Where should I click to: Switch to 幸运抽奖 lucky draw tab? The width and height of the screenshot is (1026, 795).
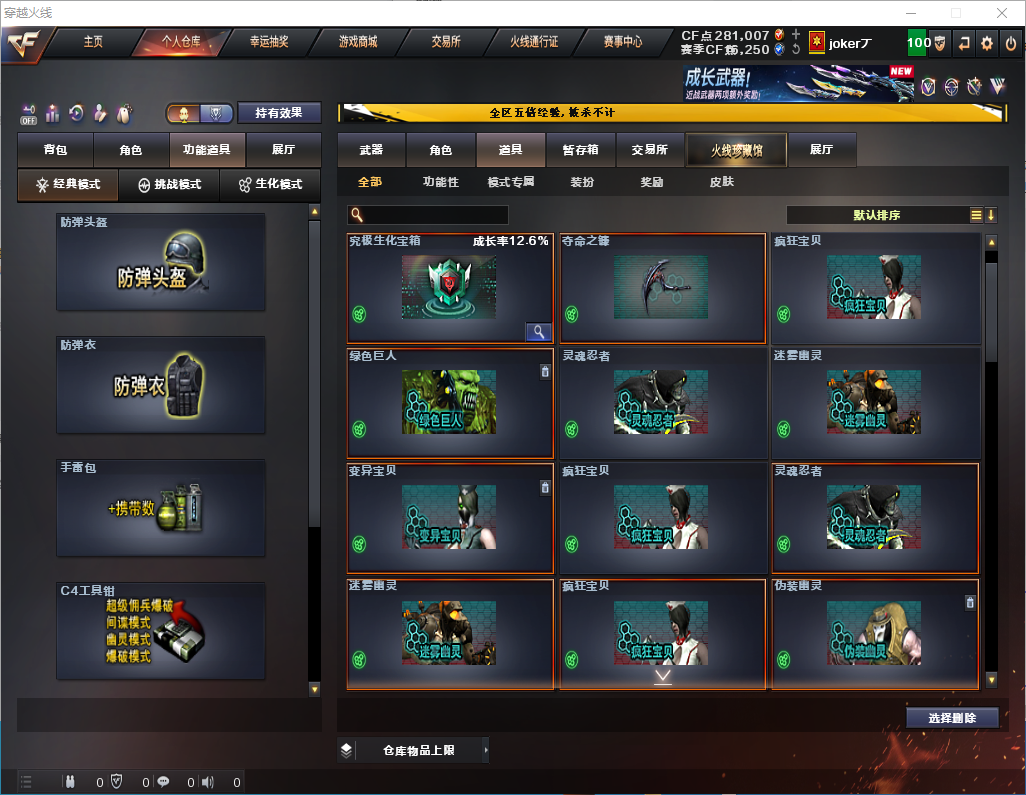268,42
